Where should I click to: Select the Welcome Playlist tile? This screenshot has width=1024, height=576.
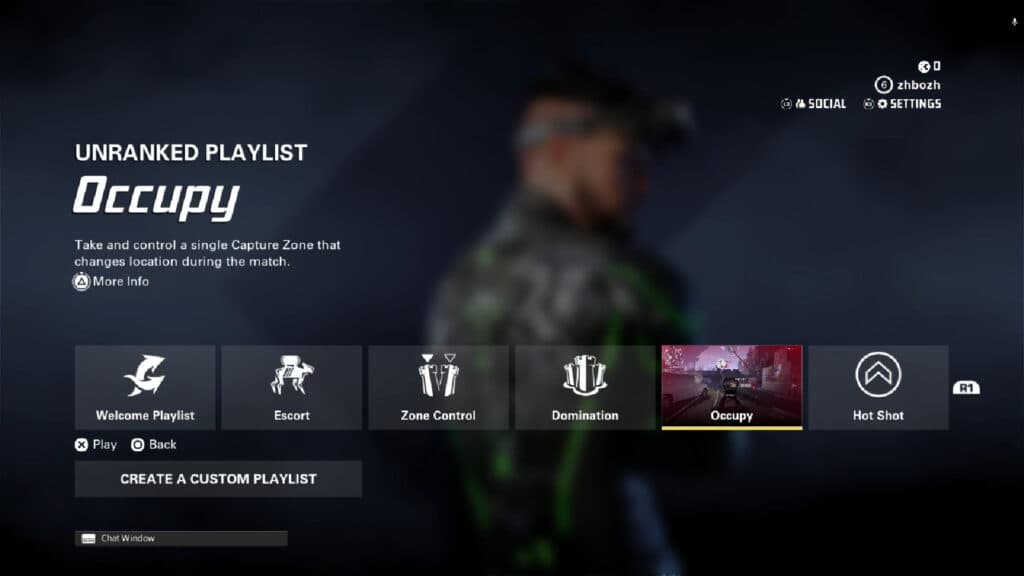tap(145, 388)
